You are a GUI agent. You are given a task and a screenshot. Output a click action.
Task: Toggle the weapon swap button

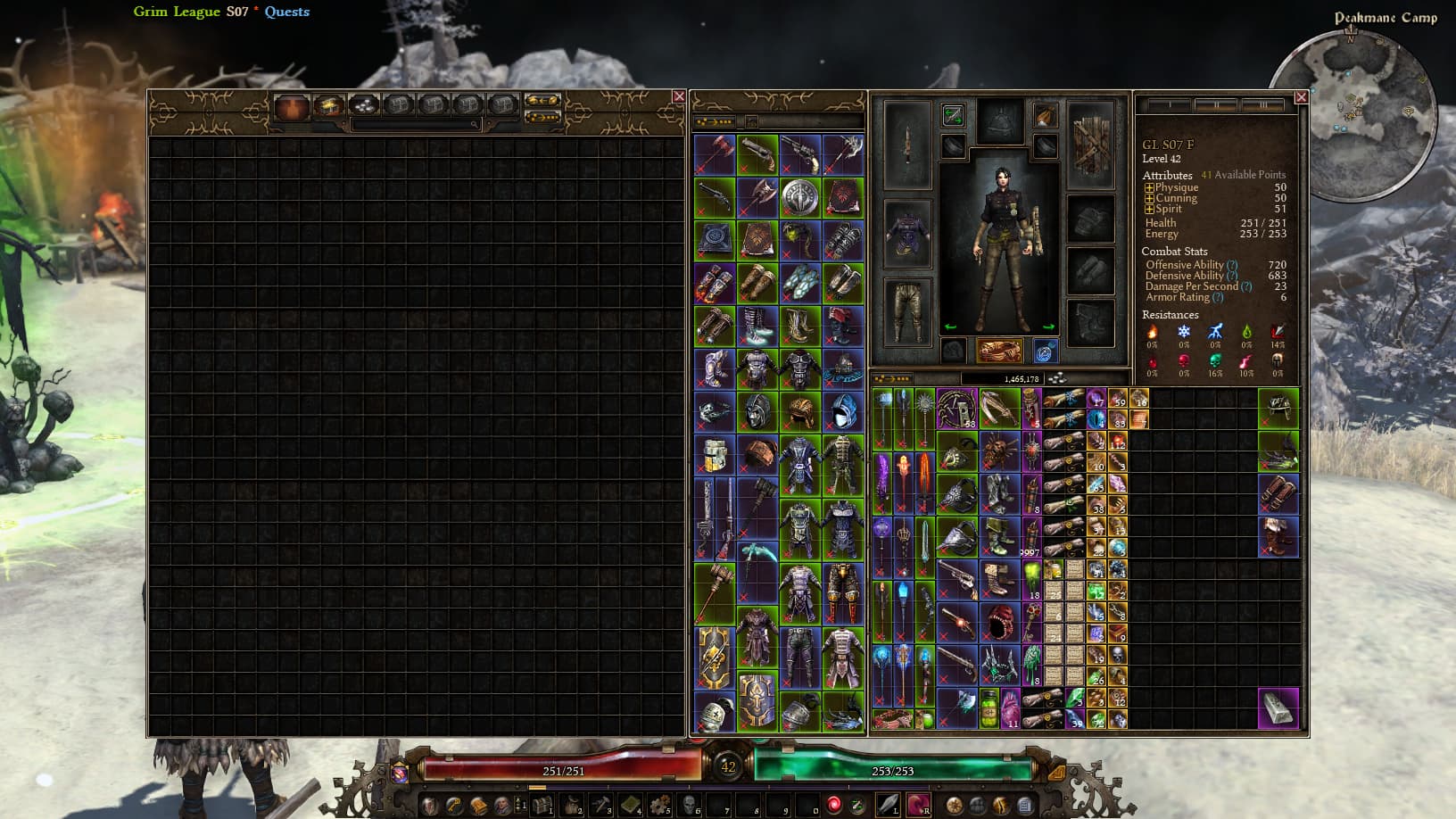click(x=953, y=115)
